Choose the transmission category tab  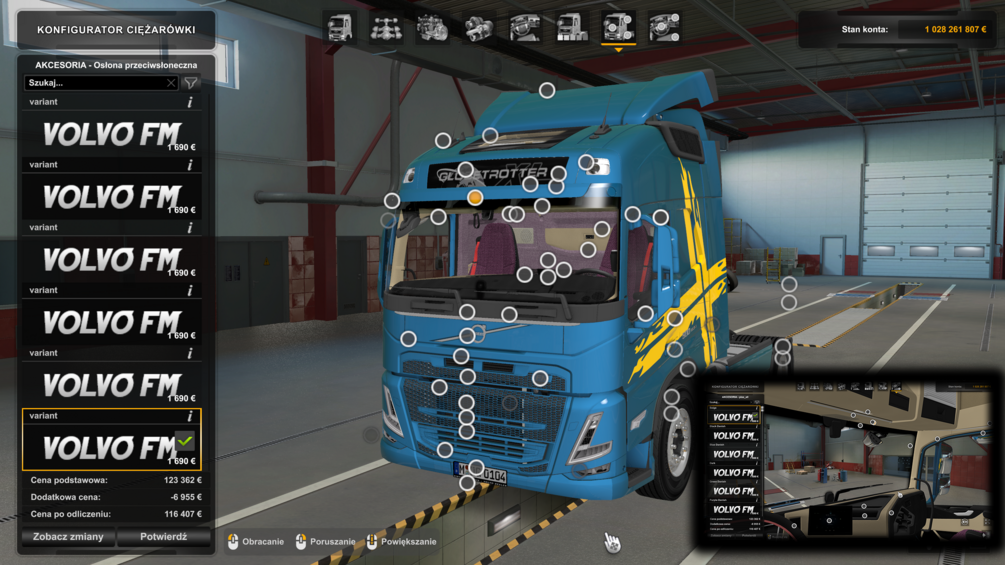[479, 28]
